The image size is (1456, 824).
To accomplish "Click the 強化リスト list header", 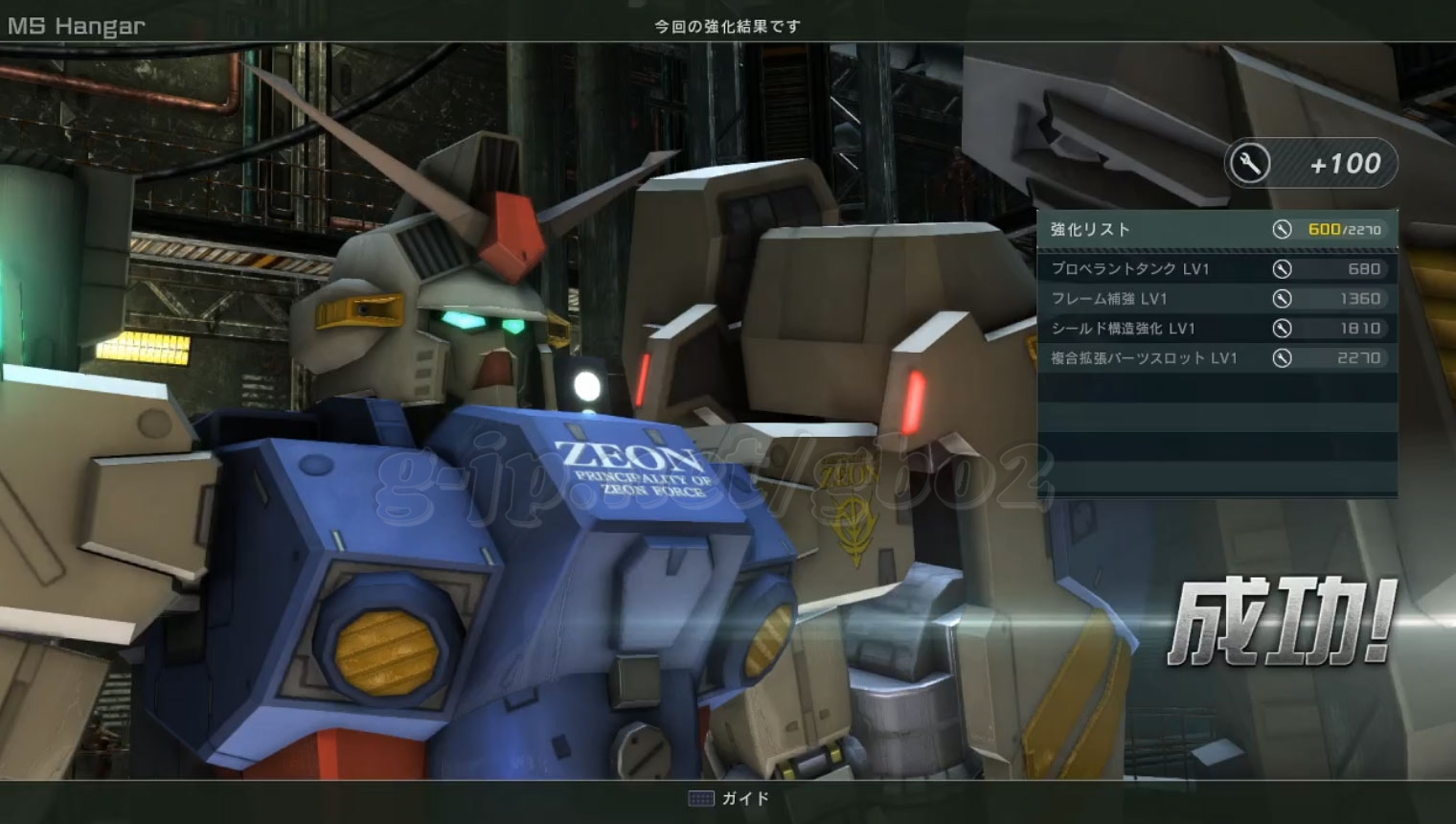I will [1217, 230].
